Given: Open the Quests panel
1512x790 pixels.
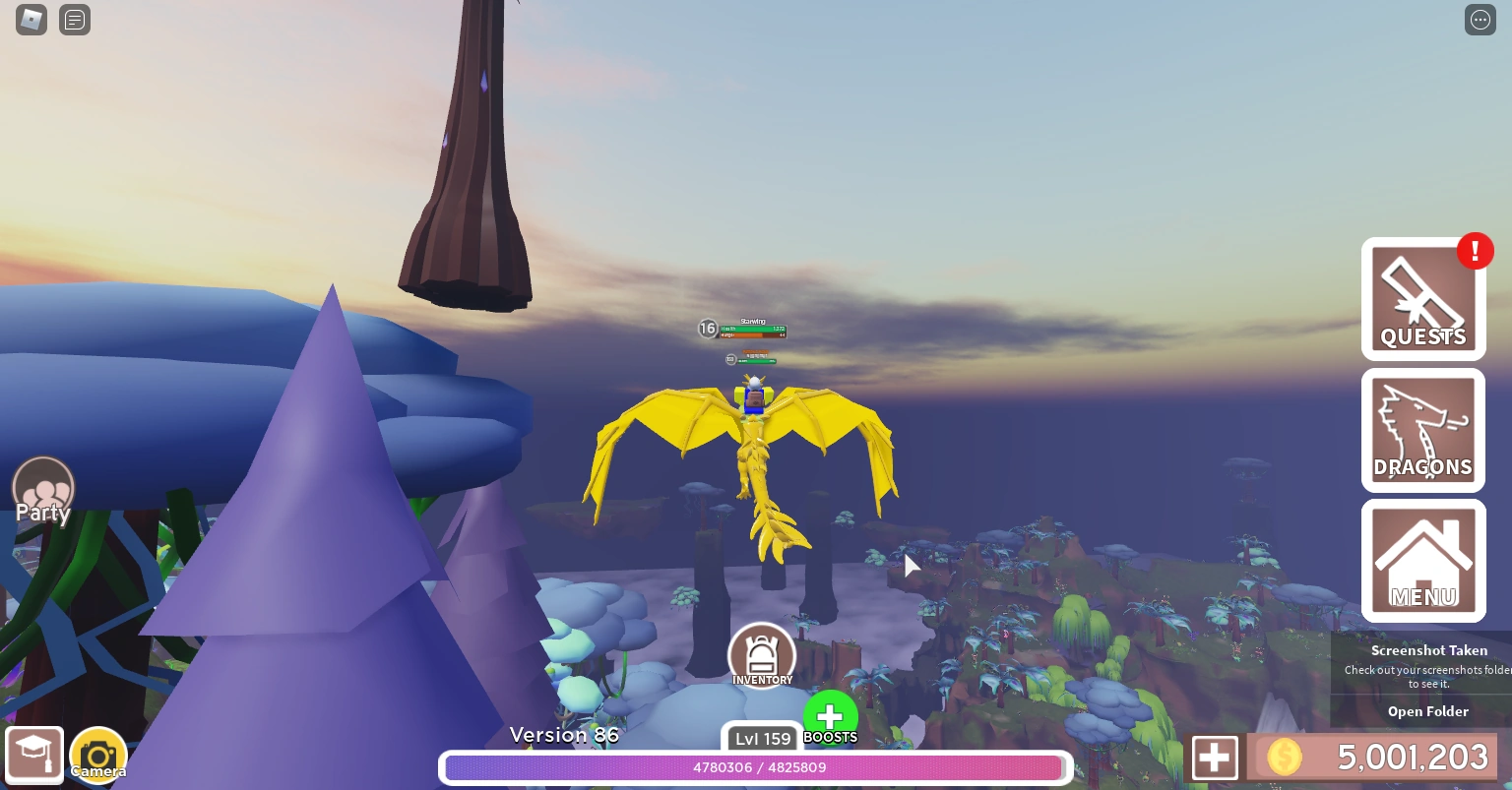Looking at the screenshot, I should (x=1422, y=298).
